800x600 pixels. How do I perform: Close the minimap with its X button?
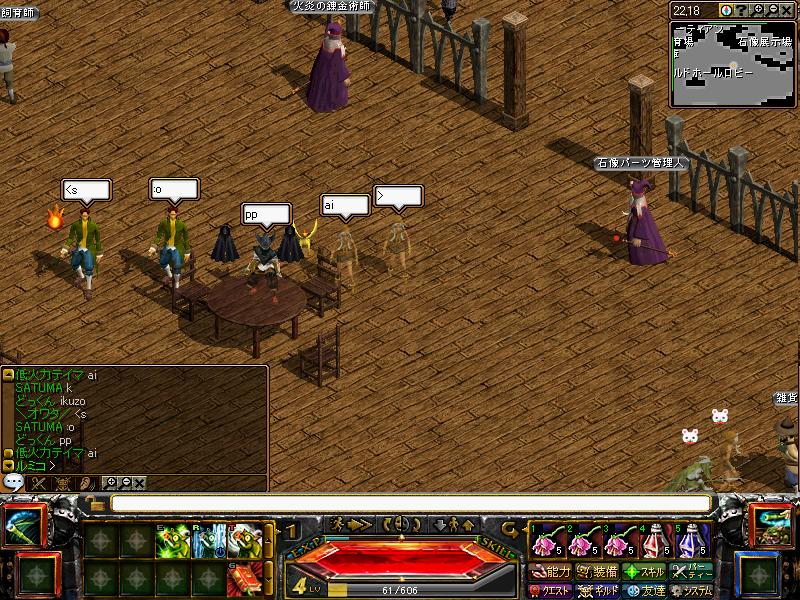788,10
